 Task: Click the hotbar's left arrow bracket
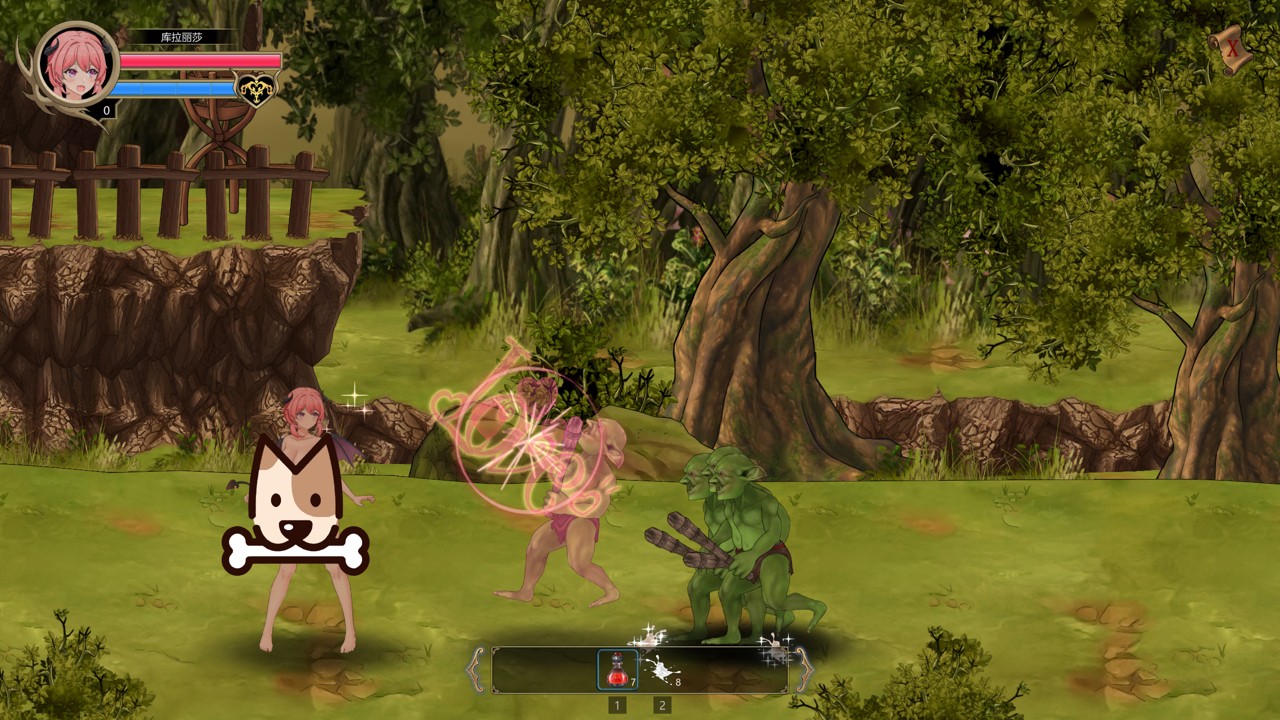click(477, 669)
